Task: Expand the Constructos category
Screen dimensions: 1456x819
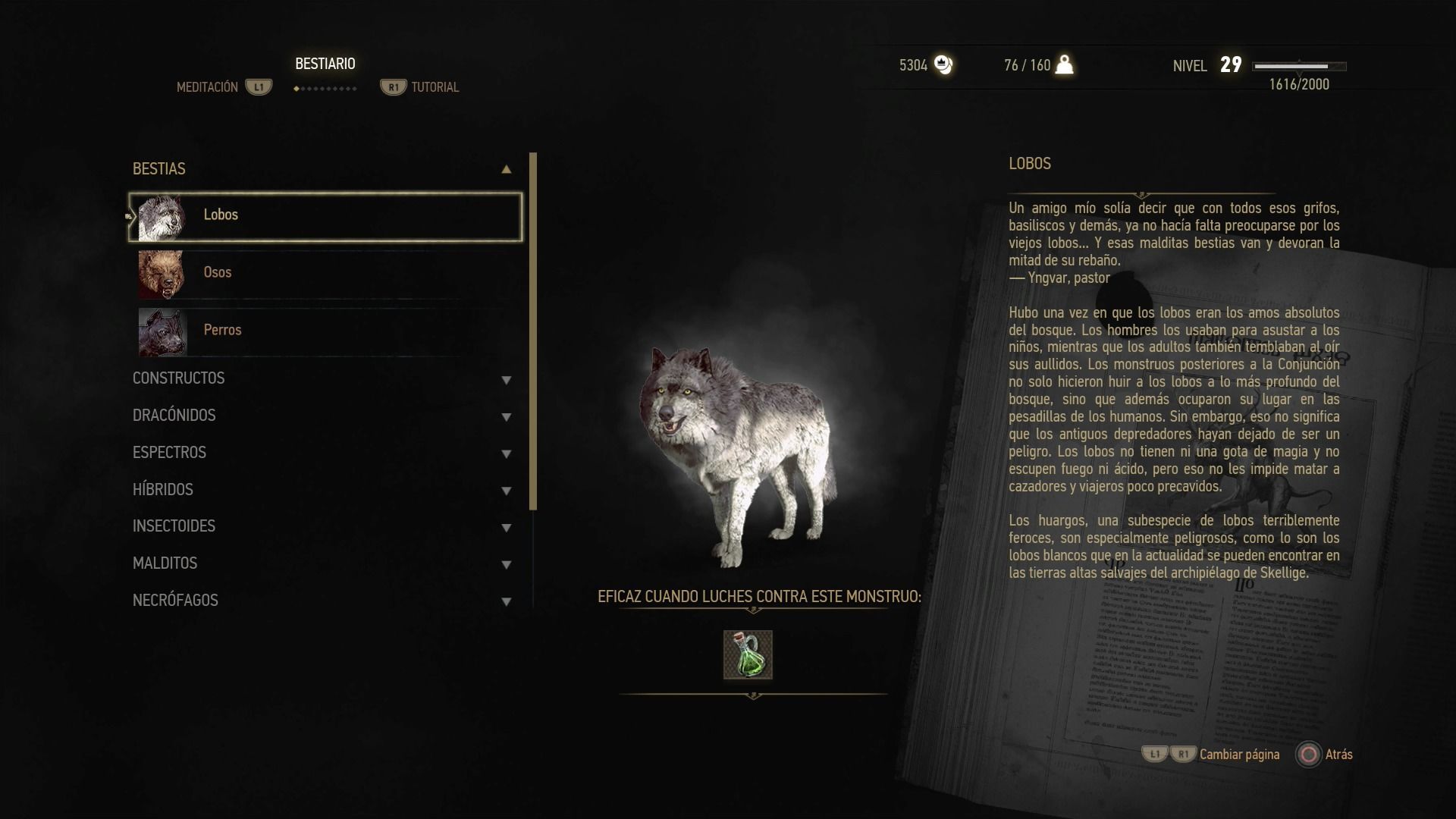Action: [x=322, y=378]
